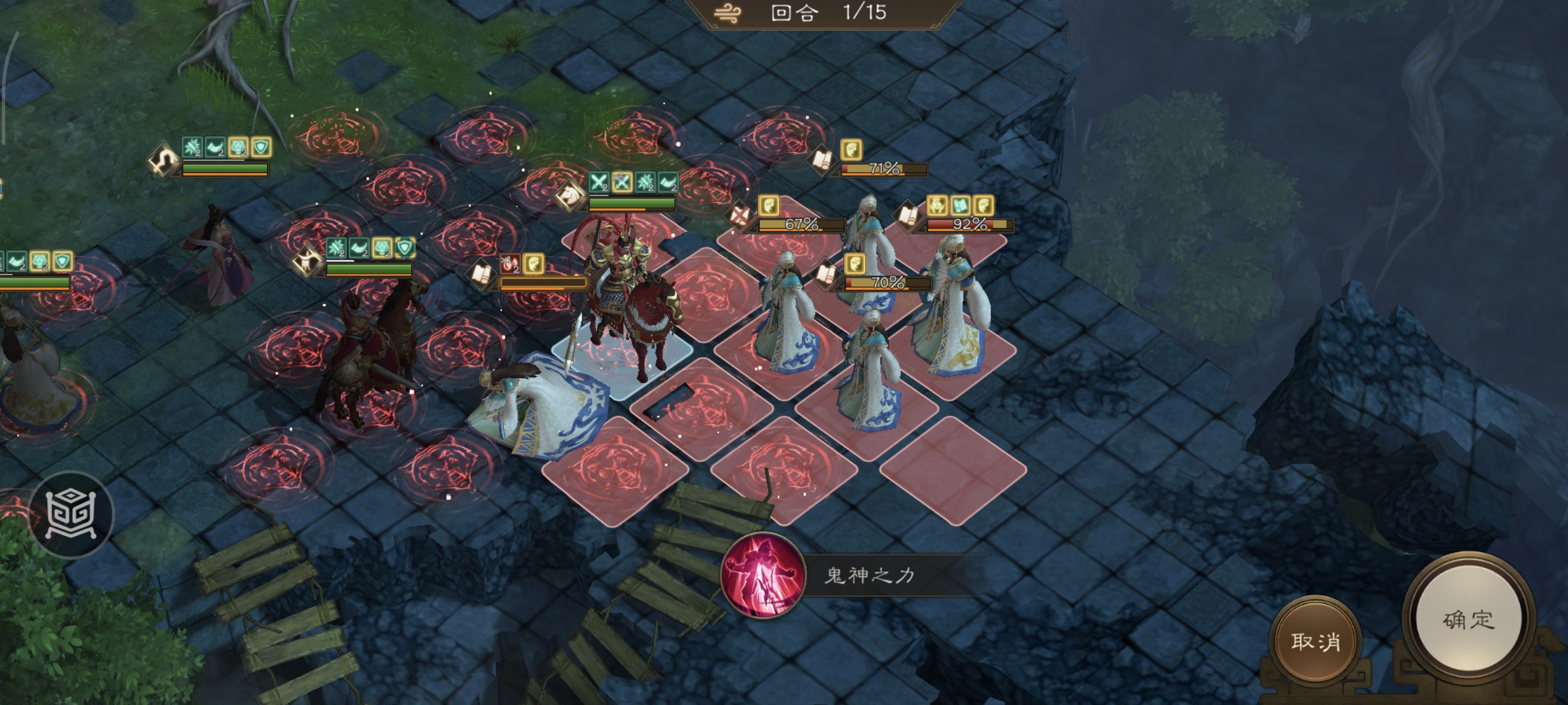Click the x1 blood buff icon next to the scroll unit
1568x705 pixels.
(x=510, y=265)
